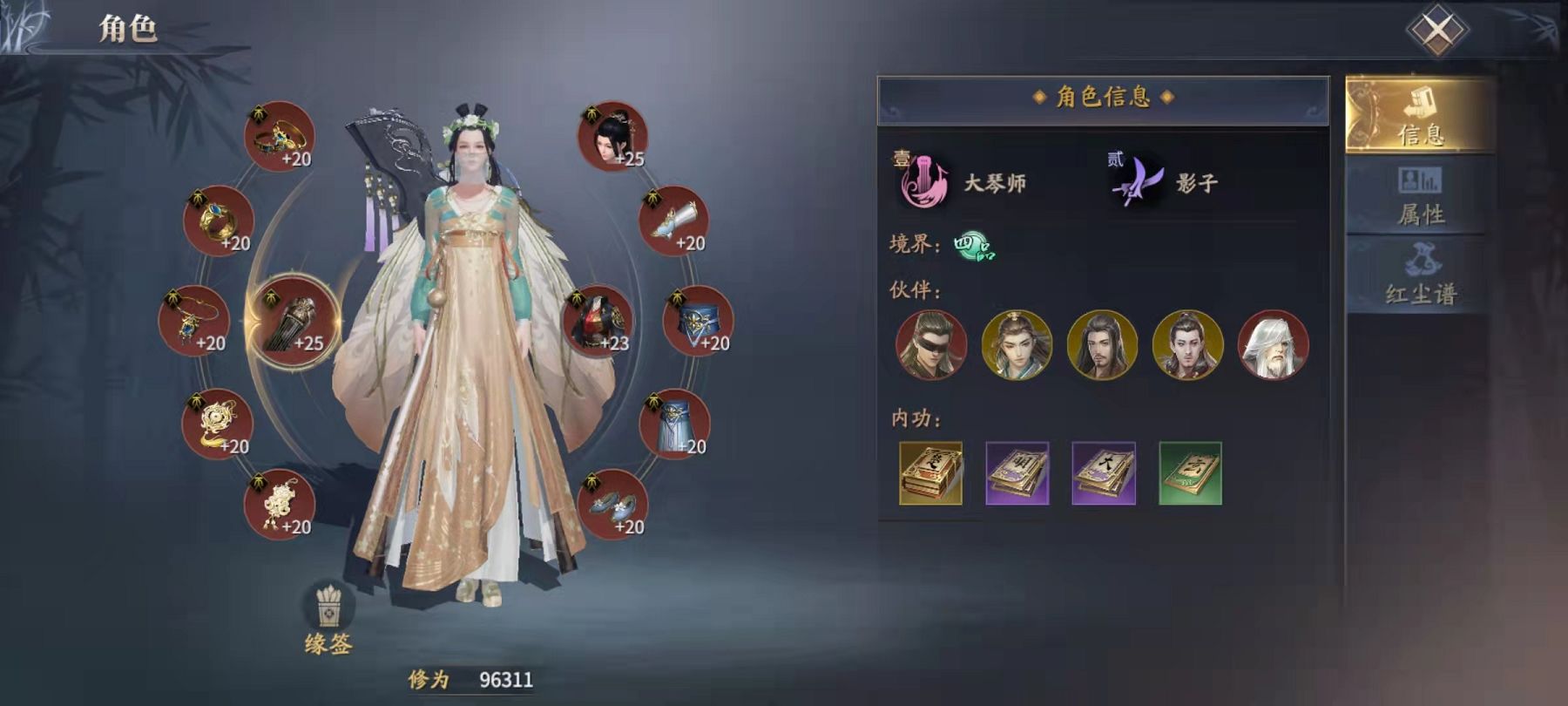This screenshot has height=706, width=1568.
Task: Select the +20 shoes equipment slot
Action: click(x=612, y=505)
